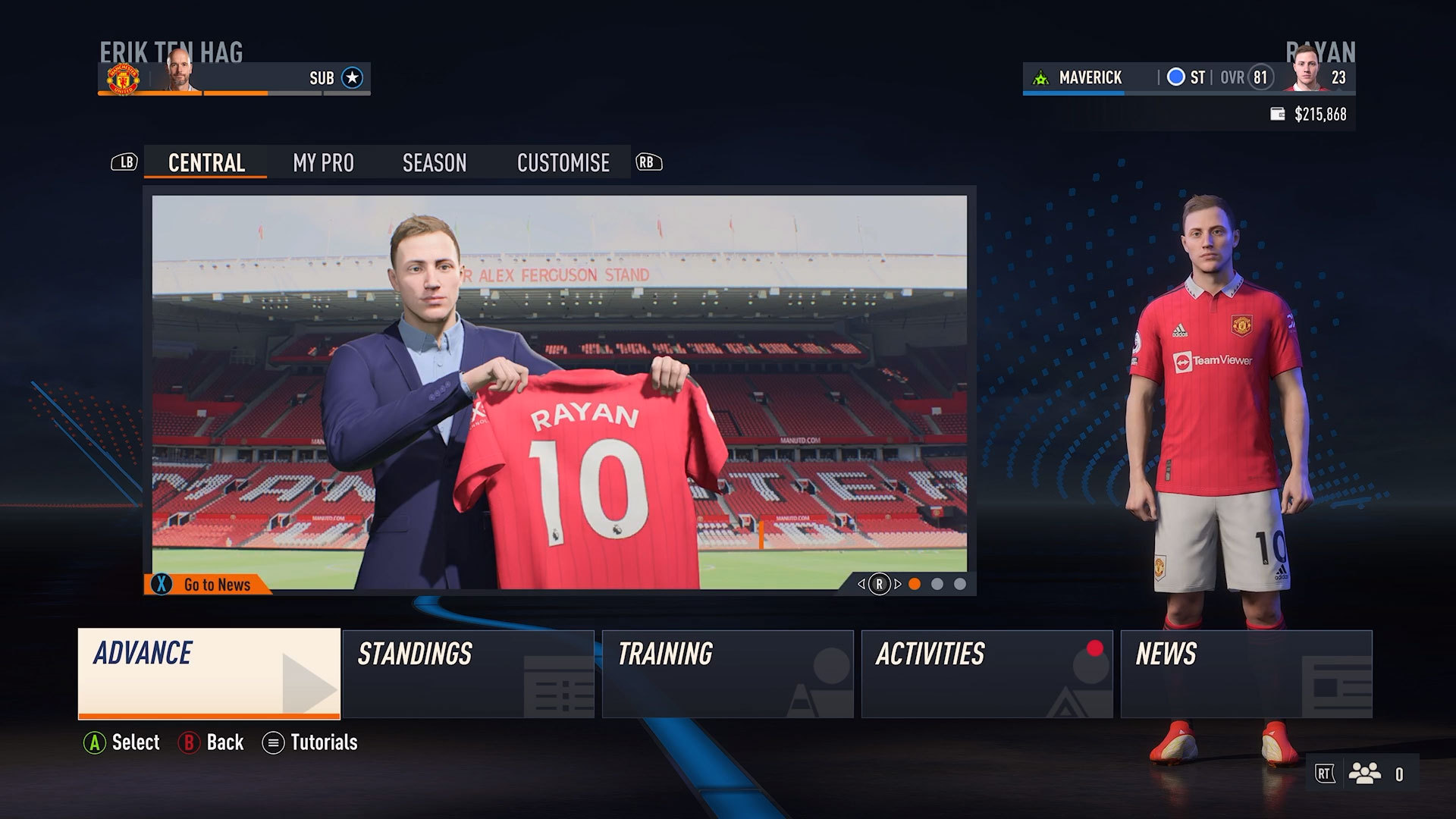Switch to the My Pro tab
The height and width of the screenshot is (819, 1456).
[x=323, y=163]
